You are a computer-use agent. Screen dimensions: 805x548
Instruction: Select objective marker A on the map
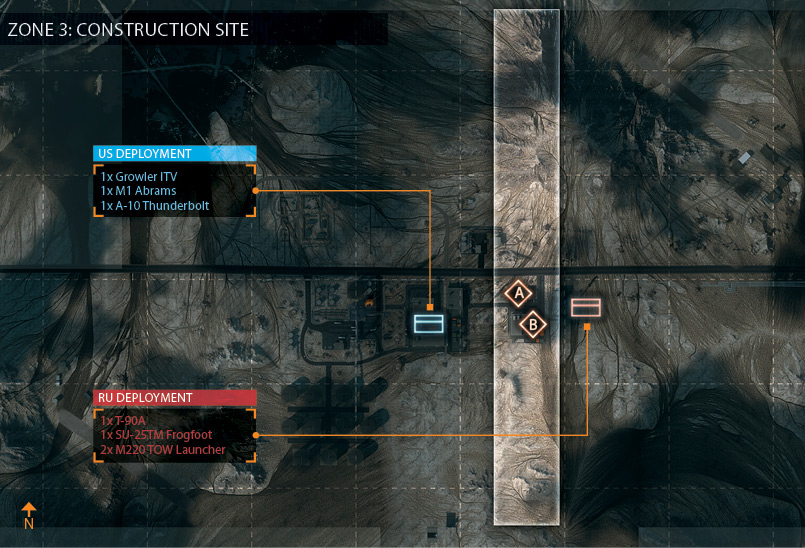[517, 294]
